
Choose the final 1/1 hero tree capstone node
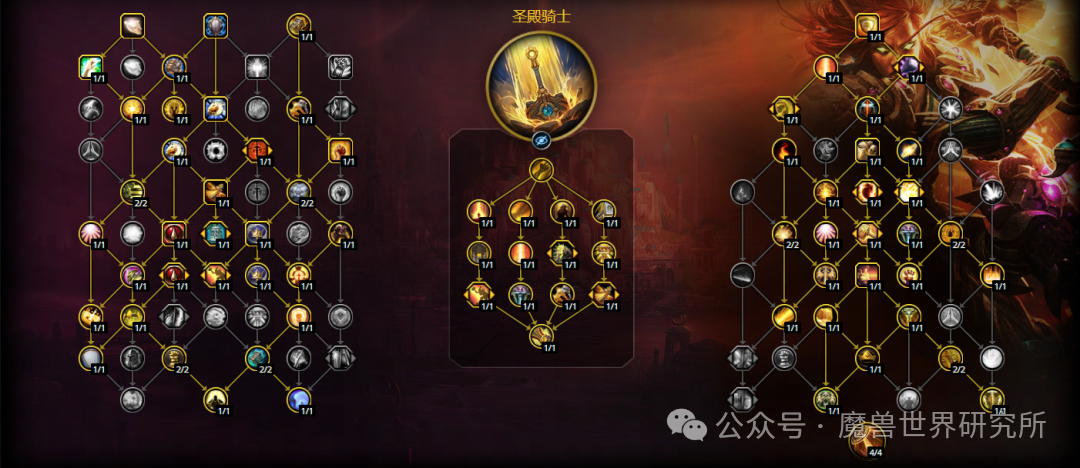point(541,336)
